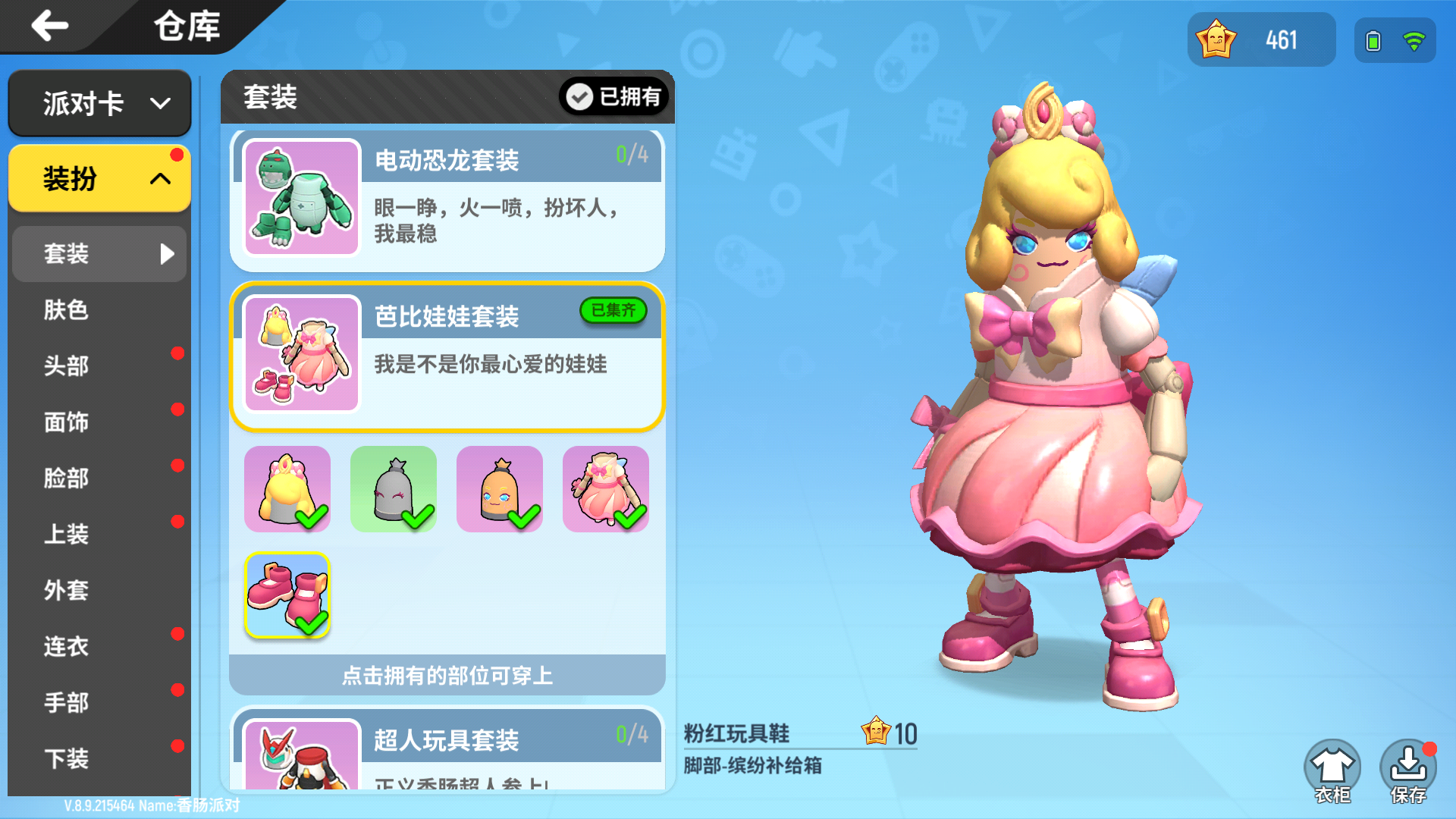Image resolution: width=1456 pixels, height=819 pixels.
Task: Equip the gray bonnet headwear with checkmark
Action: click(393, 488)
